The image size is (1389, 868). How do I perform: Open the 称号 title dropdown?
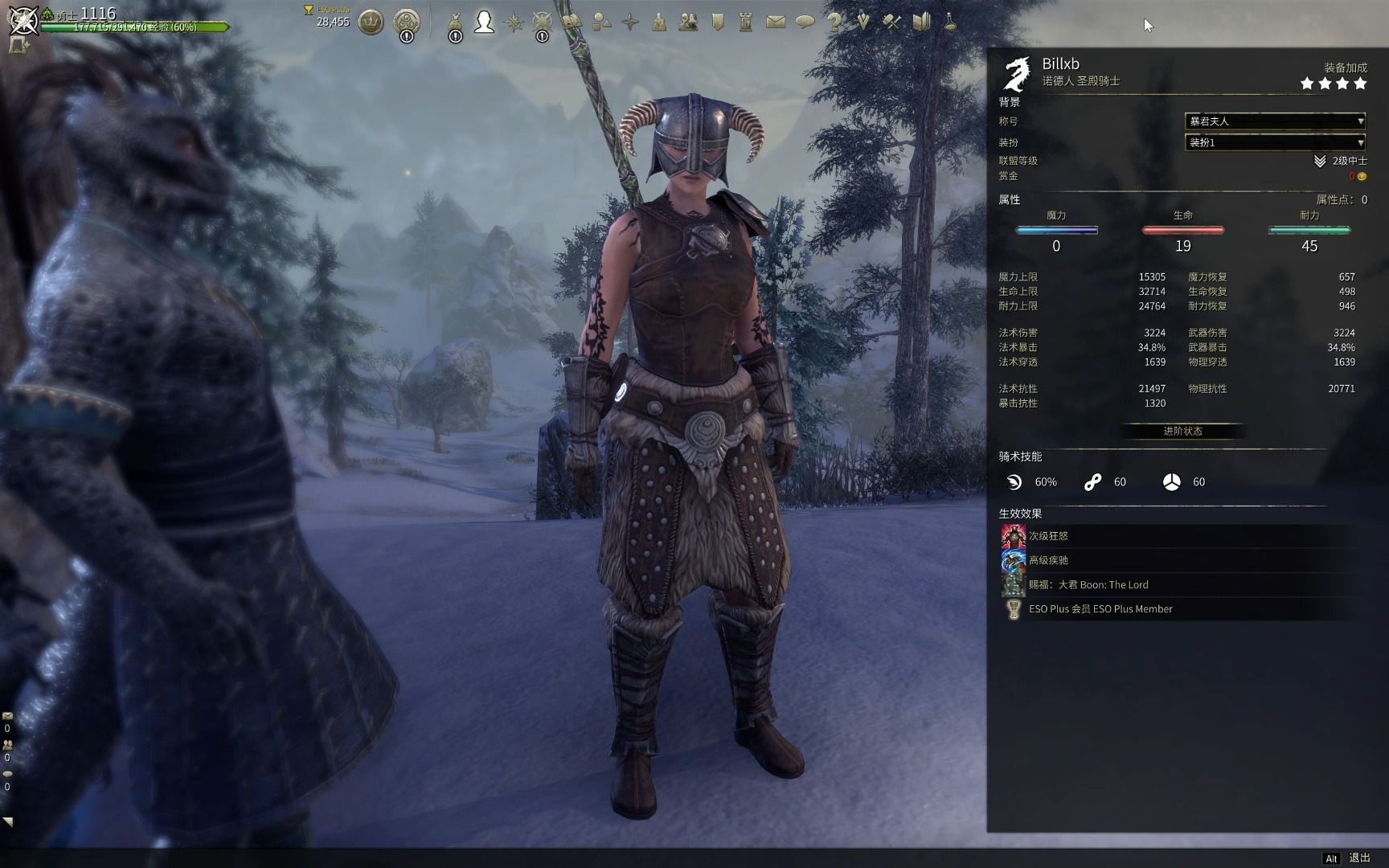(x=1275, y=121)
